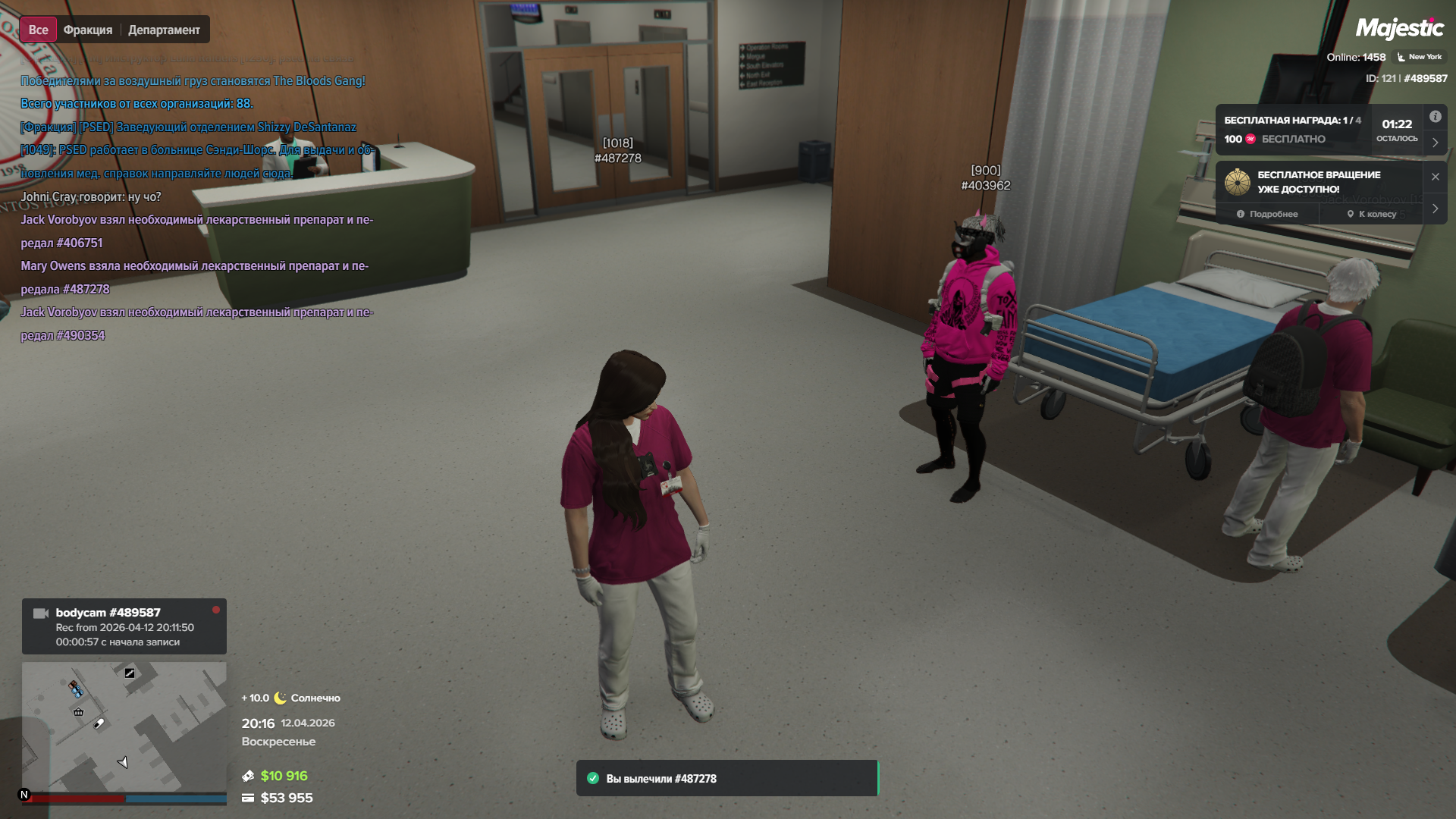
Task: Select the Департамент chat tab
Action: click(x=164, y=30)
